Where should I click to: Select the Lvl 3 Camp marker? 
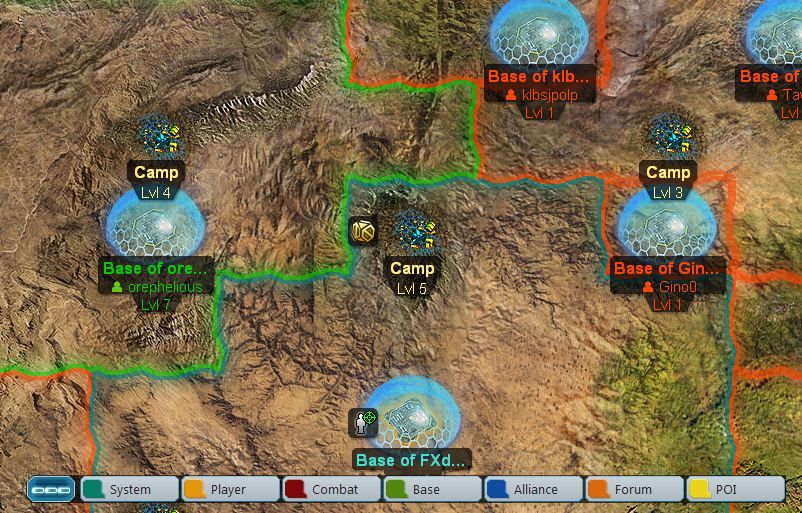tap(668, 139)
